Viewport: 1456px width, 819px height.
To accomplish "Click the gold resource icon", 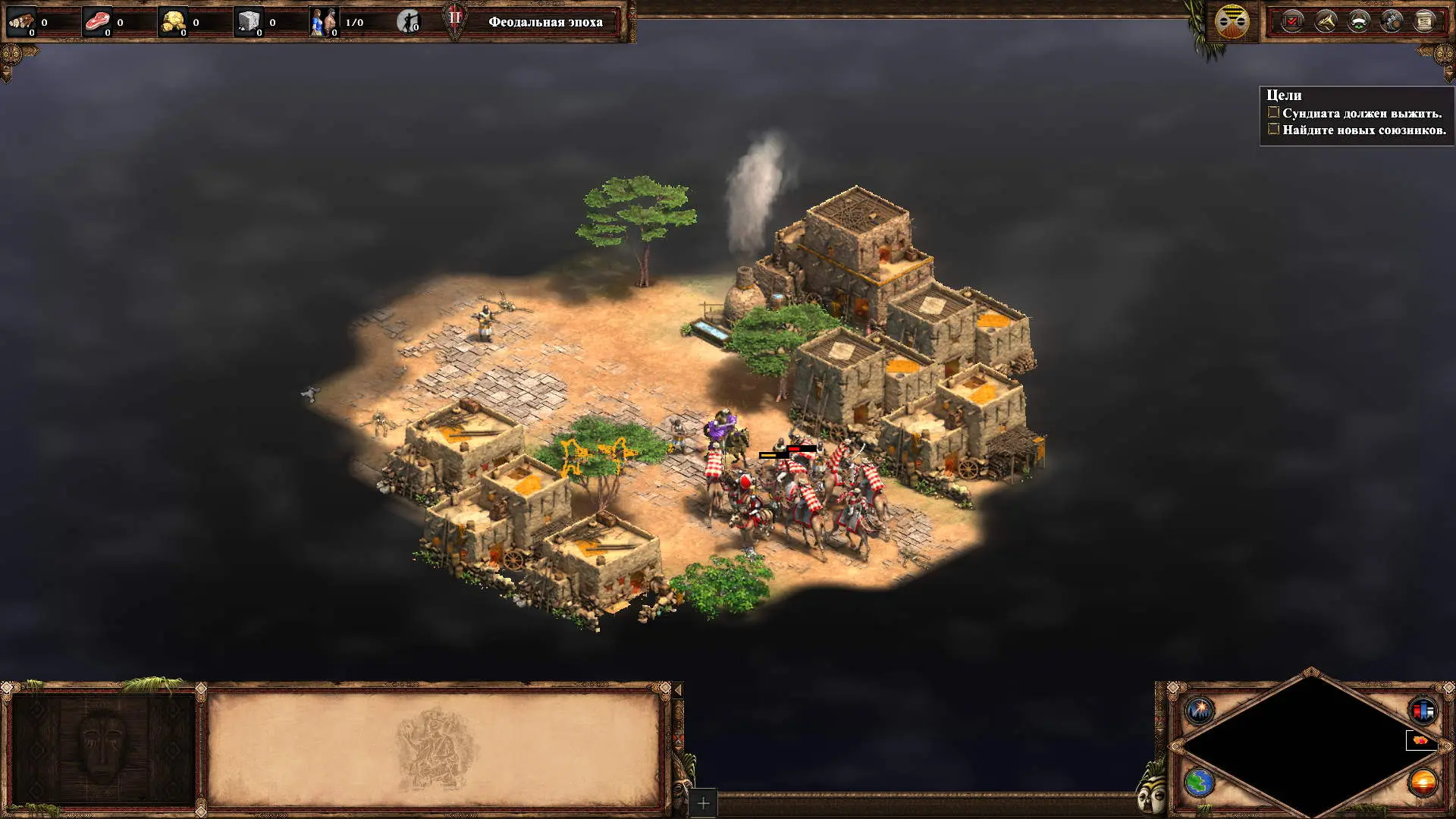I will pos(174,21).
